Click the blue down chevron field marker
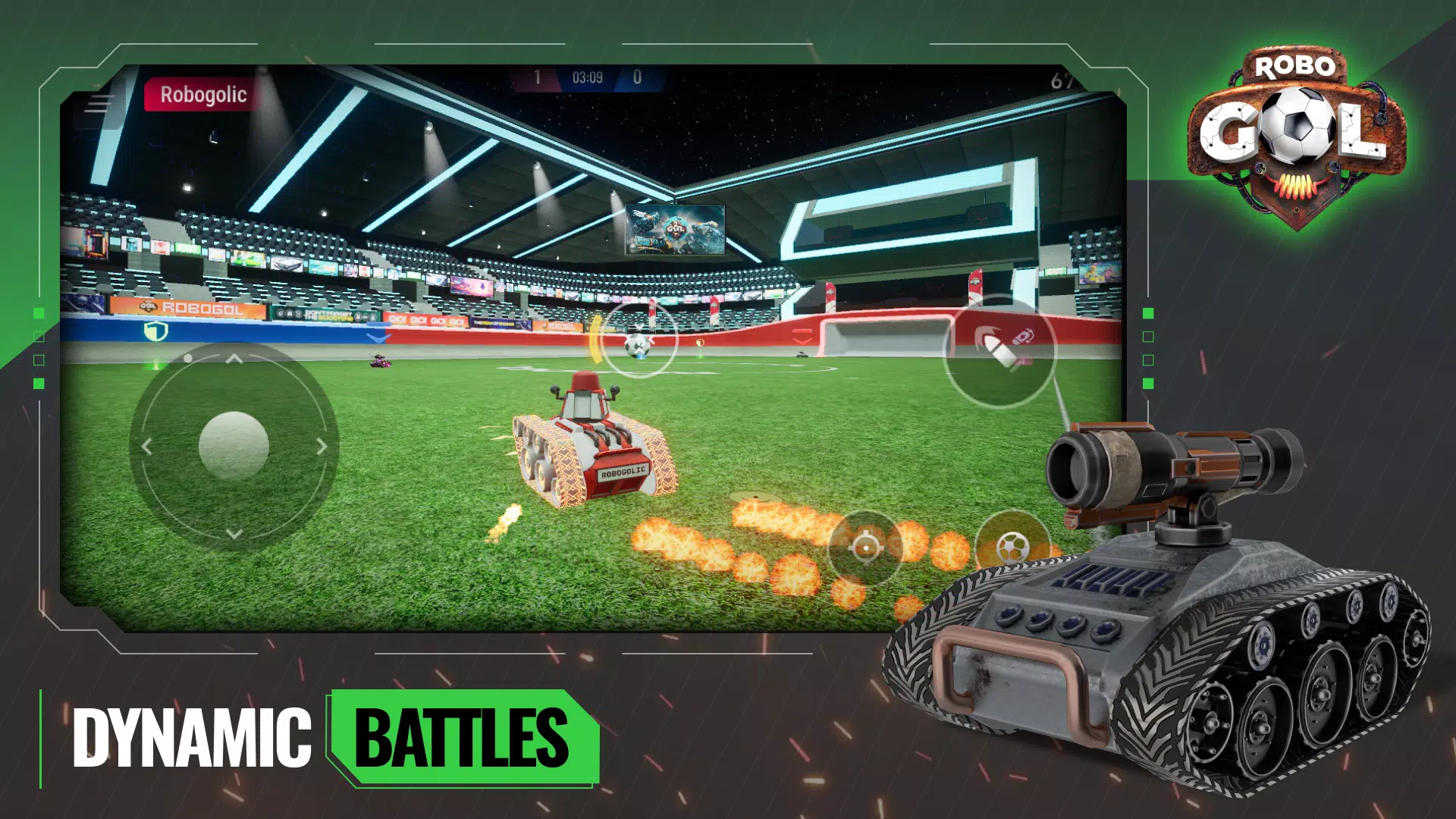Viewport: 1456px width, 819px height. pyautogui.click(x=378, y=336)
